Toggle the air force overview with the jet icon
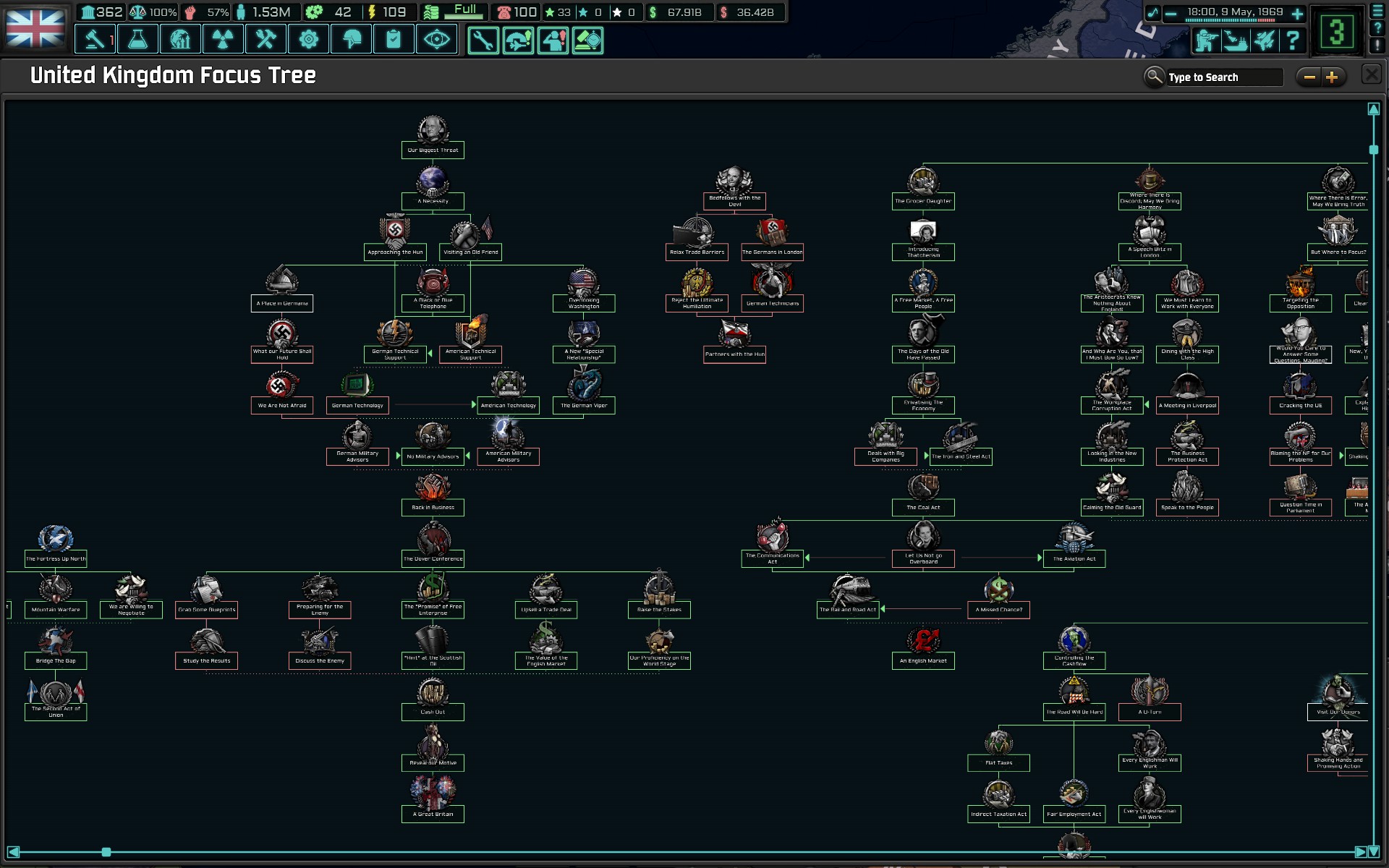This screenshot has height=868, width=1389. click(1265, 41)
